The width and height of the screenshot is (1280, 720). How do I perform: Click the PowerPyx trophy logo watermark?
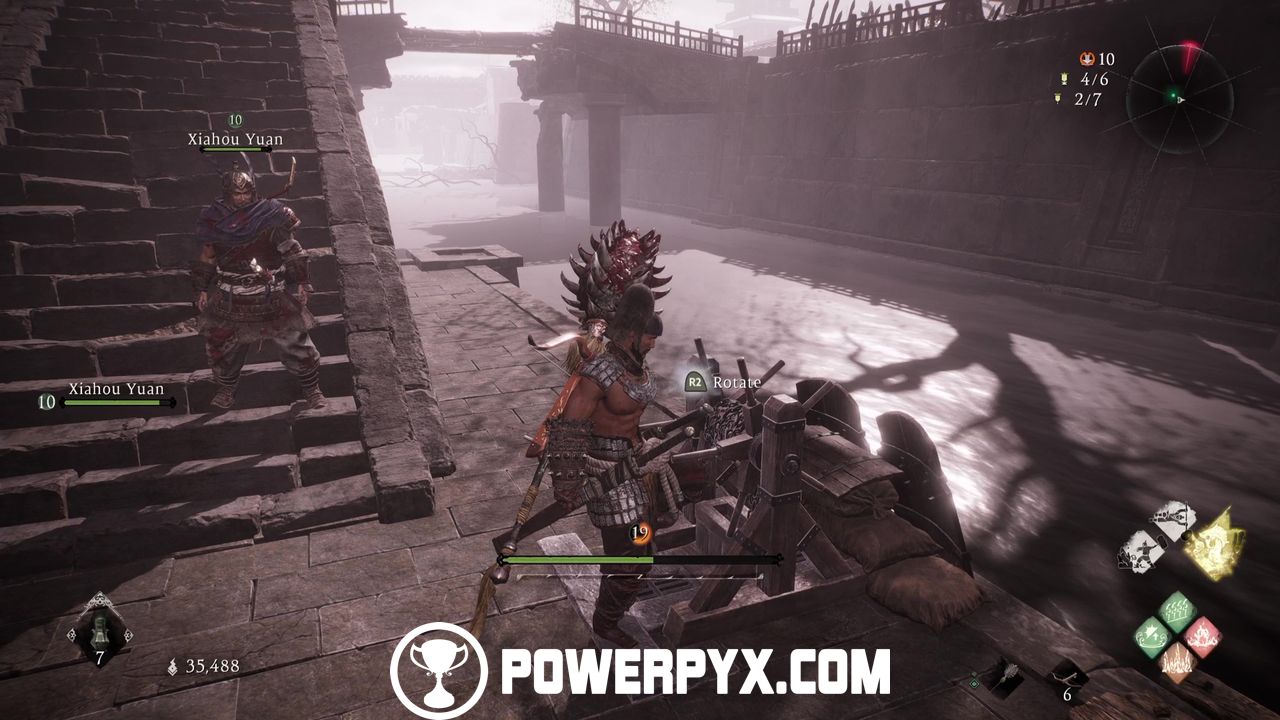coord(438,670)
